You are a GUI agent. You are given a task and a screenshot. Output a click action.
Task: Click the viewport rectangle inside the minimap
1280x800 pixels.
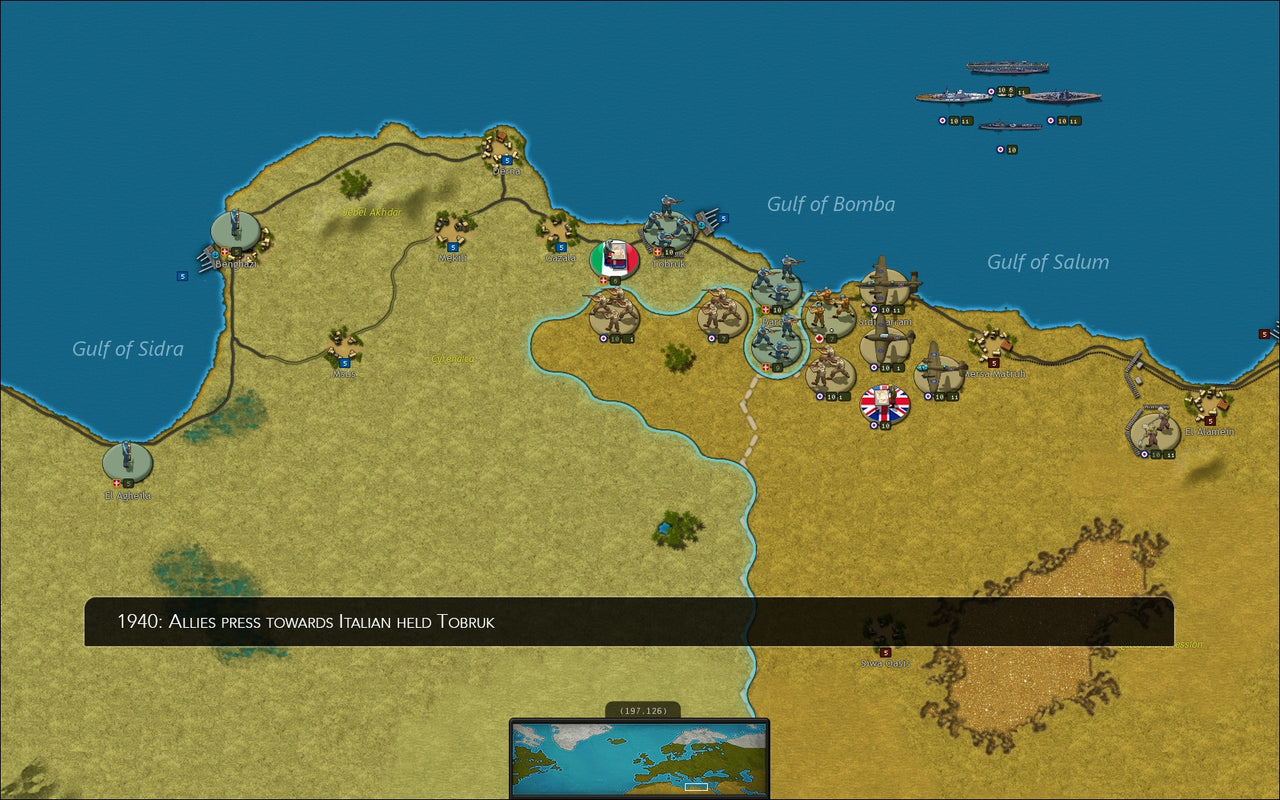pyautogui.click(x=695, y=787)
